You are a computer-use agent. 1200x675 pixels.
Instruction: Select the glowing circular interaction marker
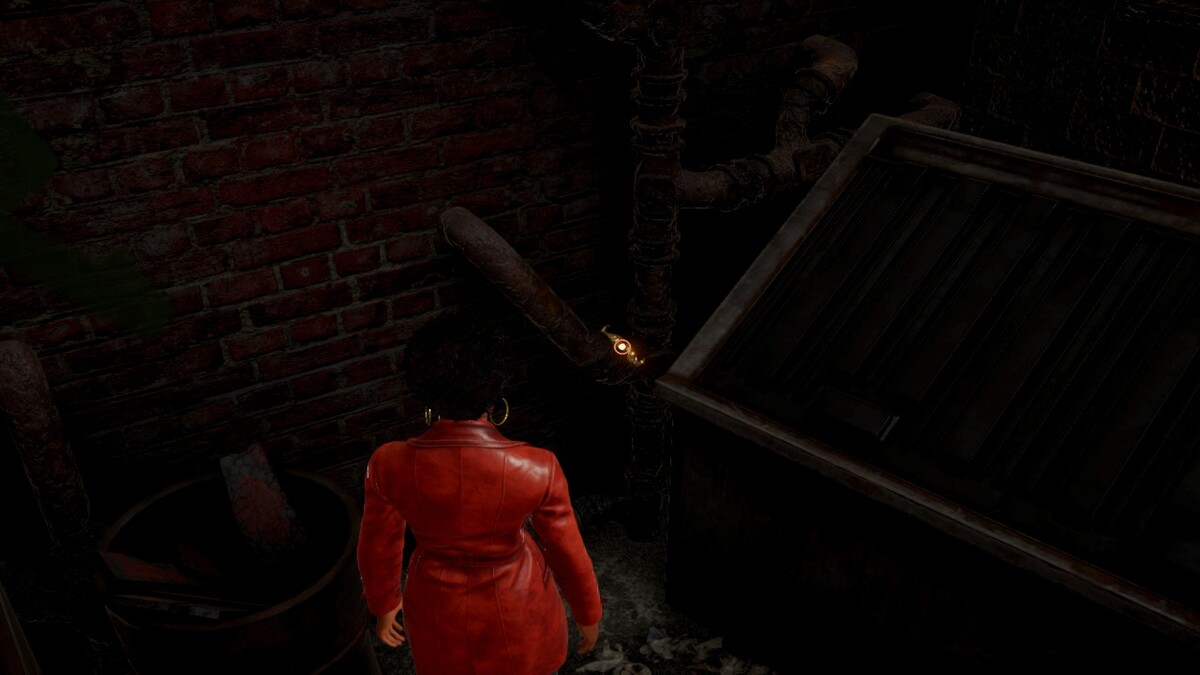tap(622, 347)
